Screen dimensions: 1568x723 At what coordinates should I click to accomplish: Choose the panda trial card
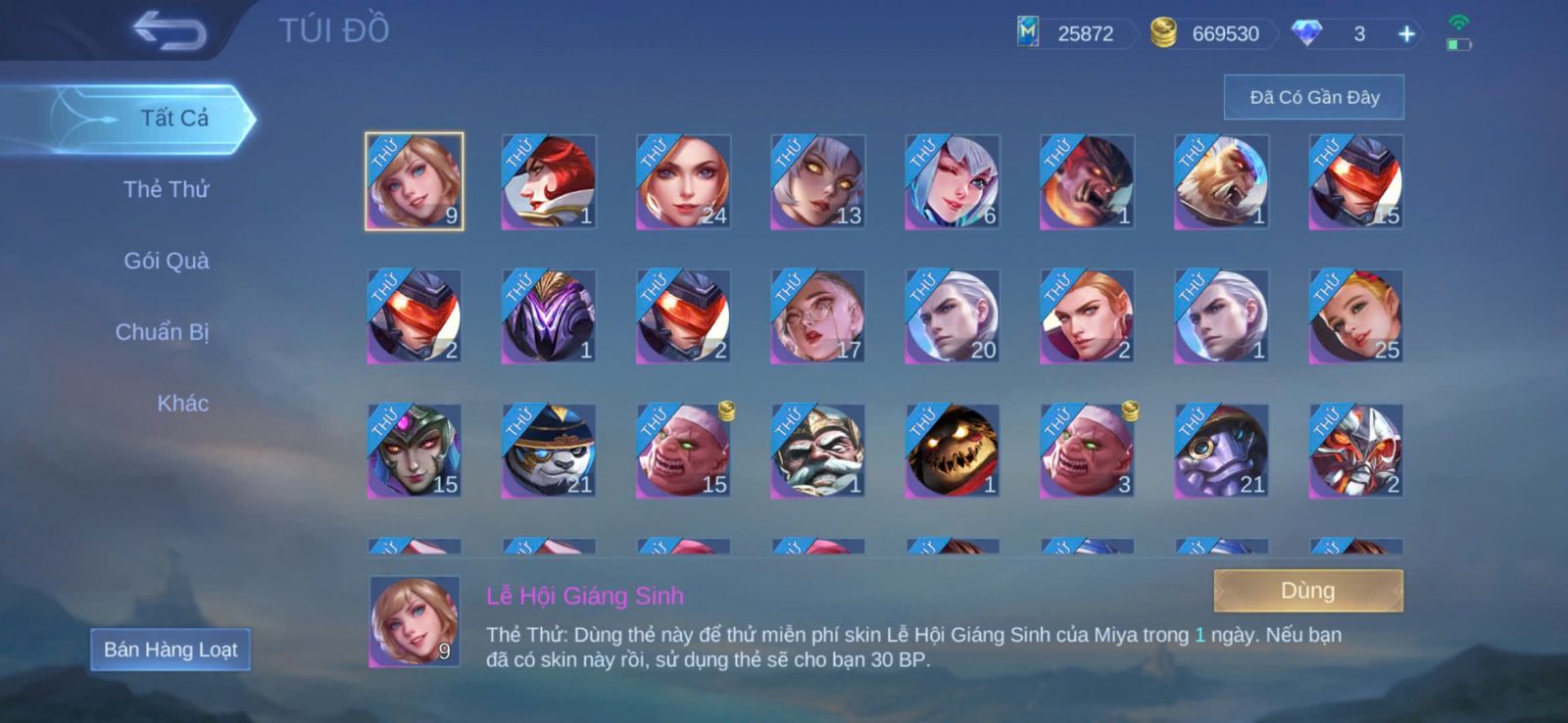(548, 451)
